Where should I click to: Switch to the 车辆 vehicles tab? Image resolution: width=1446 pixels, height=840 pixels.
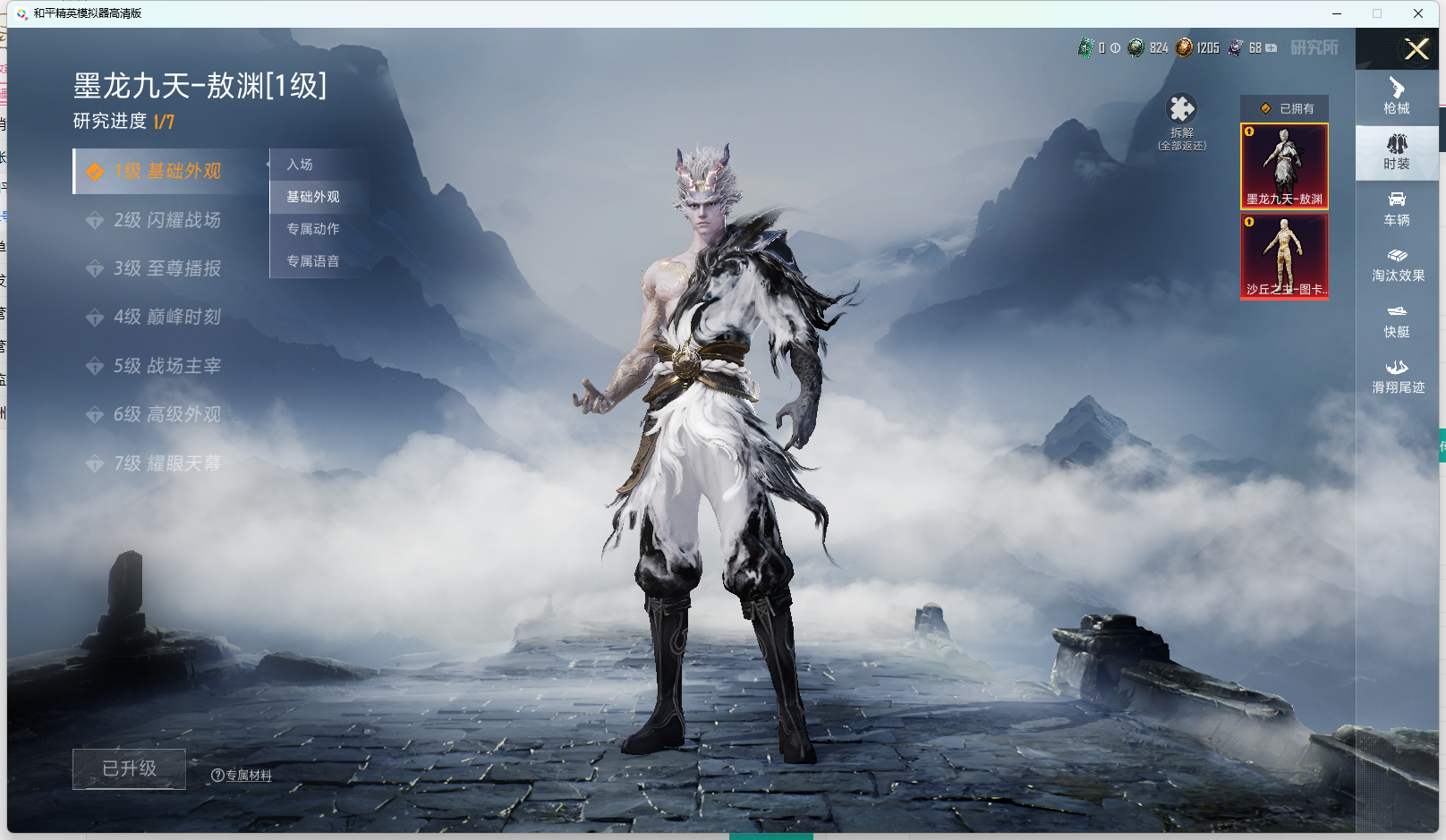tap(1396, 208)
